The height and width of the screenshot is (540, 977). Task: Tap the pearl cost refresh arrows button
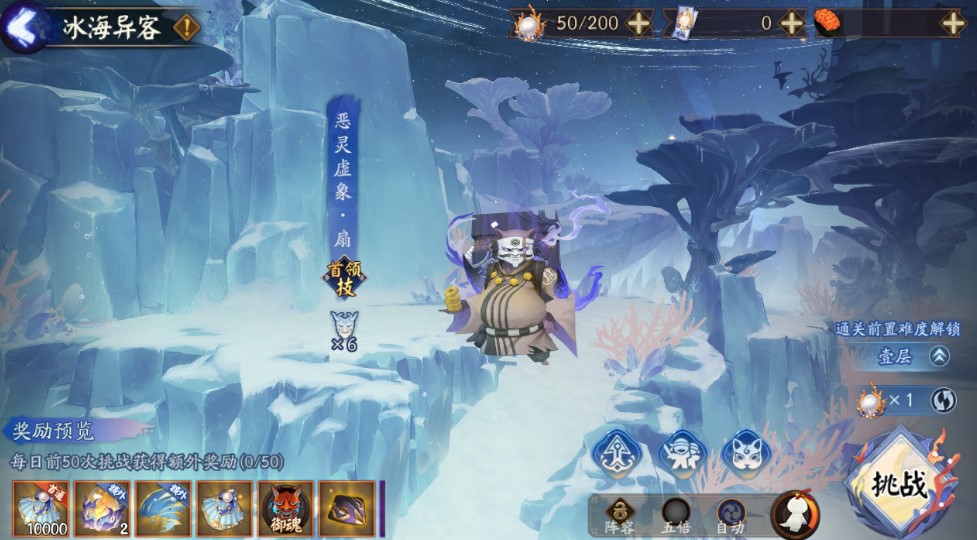[x=944, y=401]
